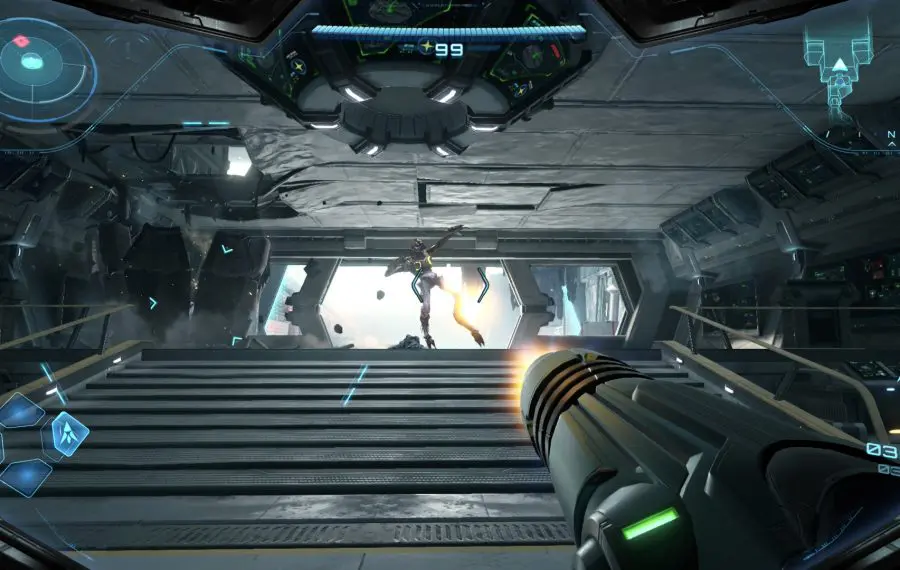Select the red enemy blip on the radar

pos(19,42)
